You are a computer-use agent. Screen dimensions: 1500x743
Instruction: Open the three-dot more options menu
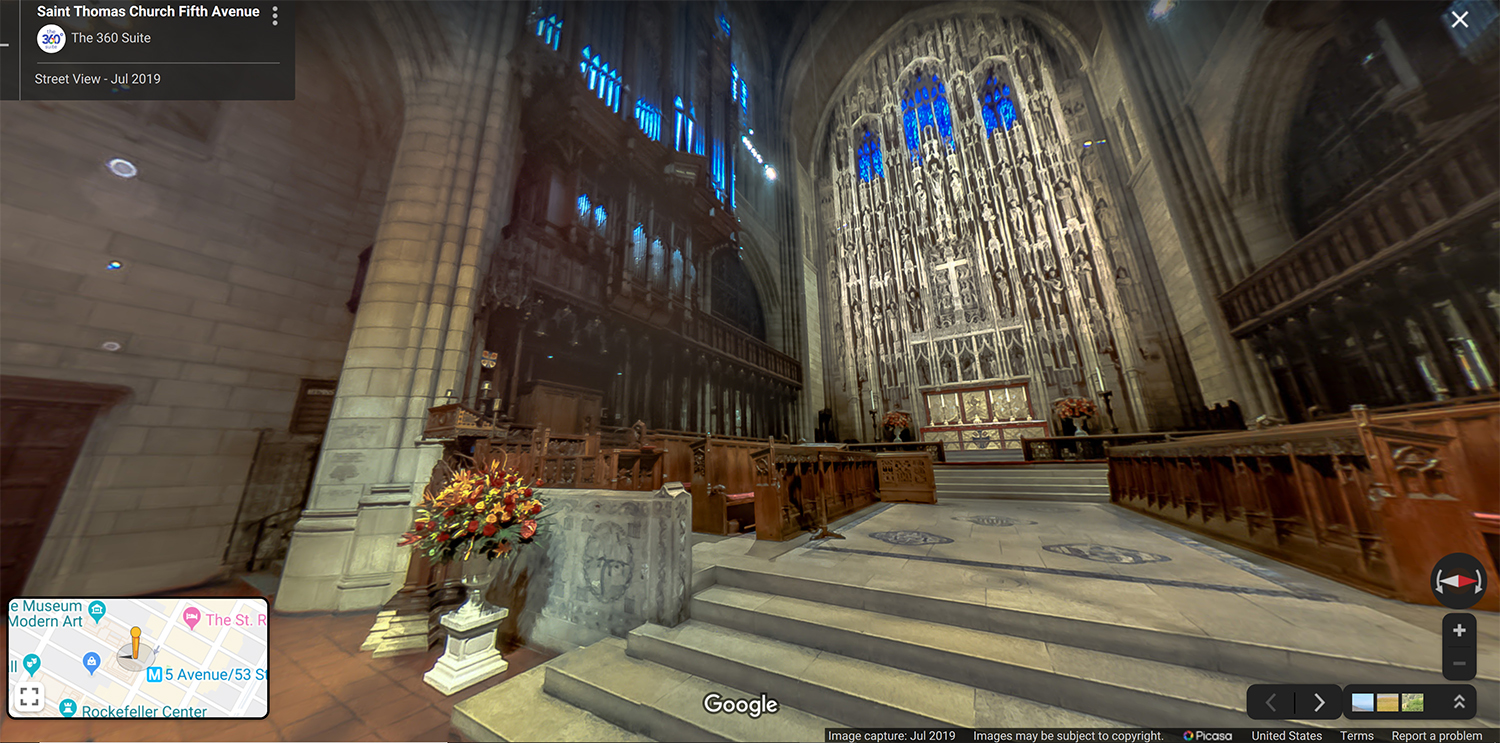(275, 16)
